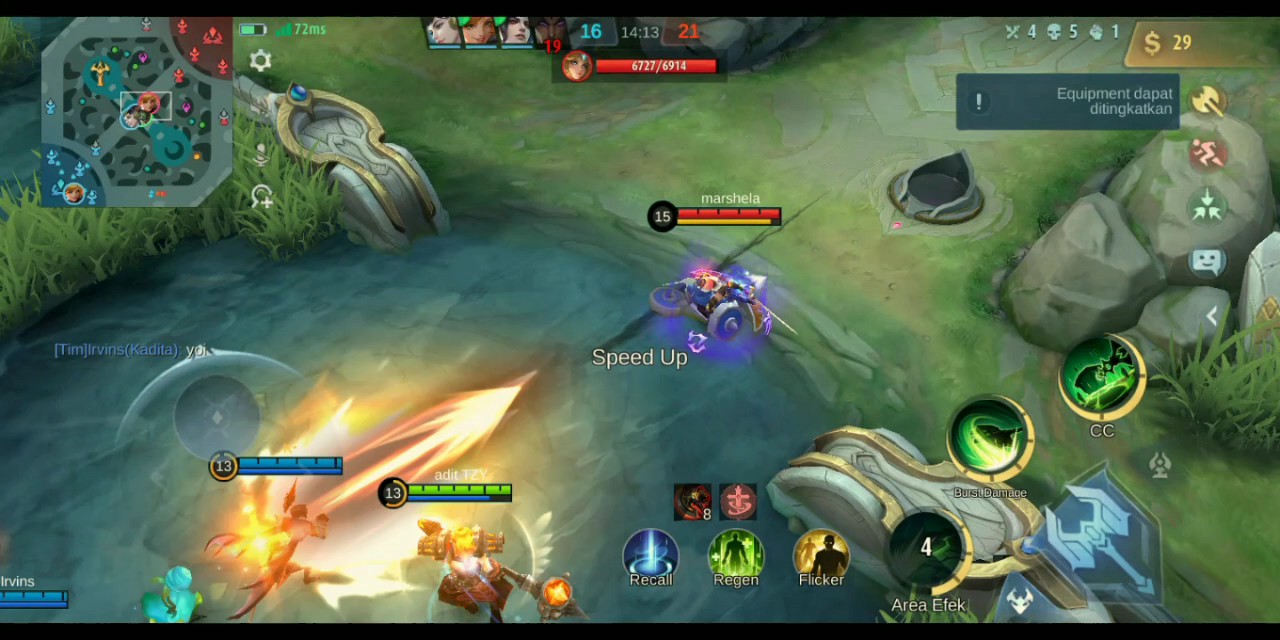Buy the recommended equipment axe icon
This screenshot has width=1280, height=640.
pyautogui.click(x=1208, y=101)
